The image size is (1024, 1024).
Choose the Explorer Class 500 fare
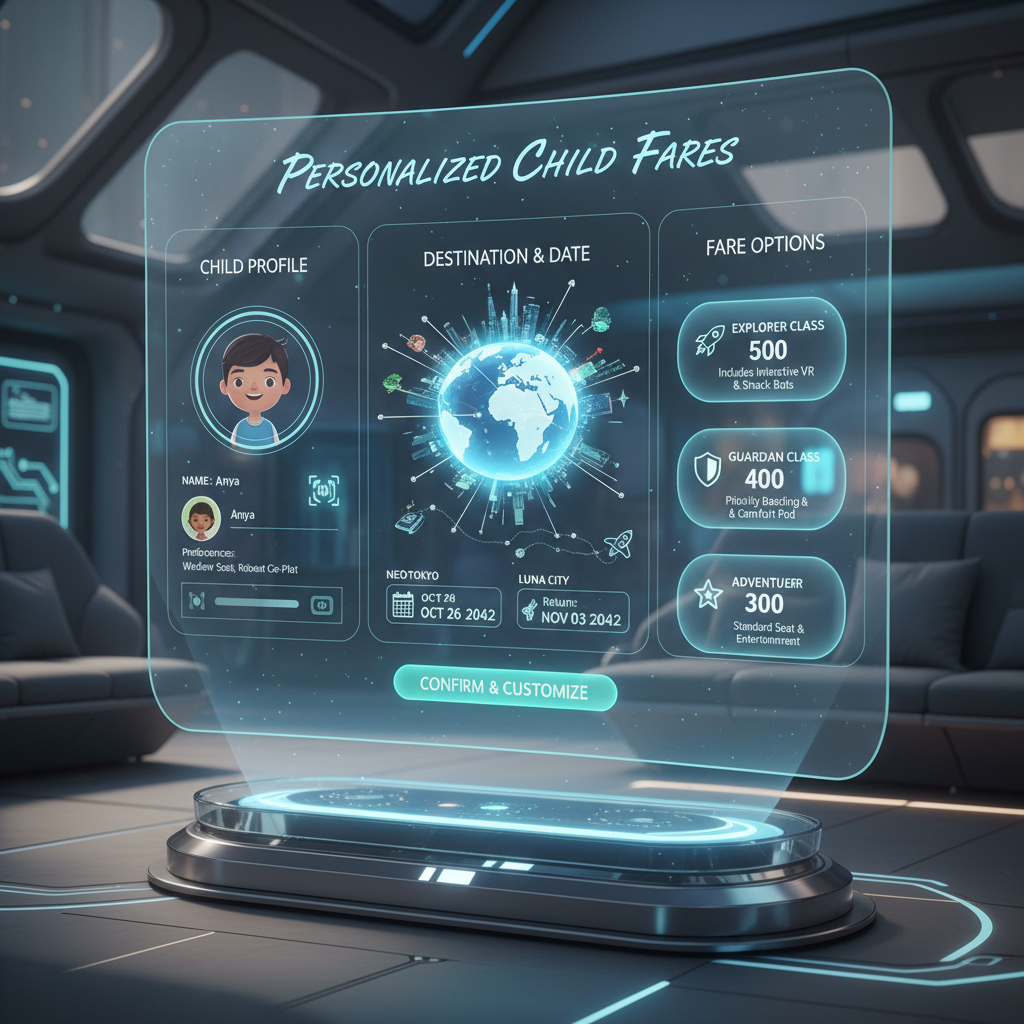(761, 347)
